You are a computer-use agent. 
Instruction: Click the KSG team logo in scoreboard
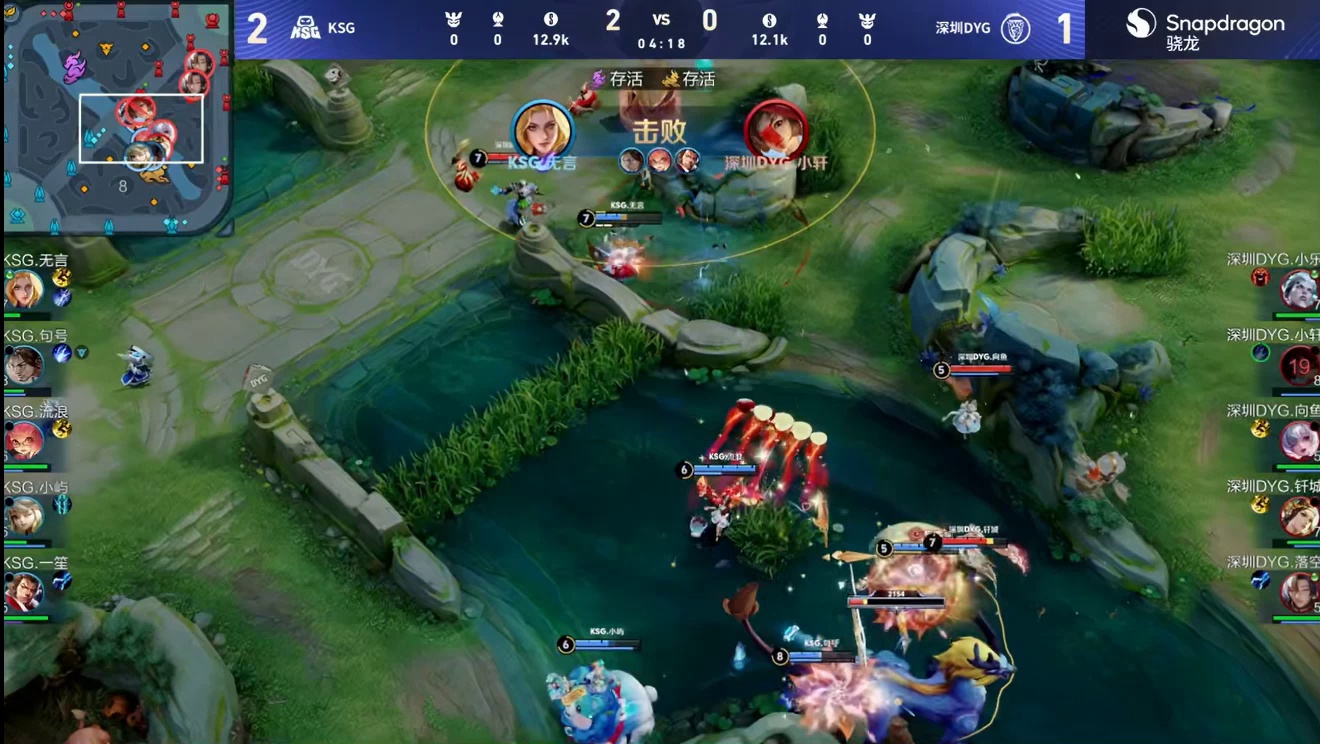tap(305, 28)
